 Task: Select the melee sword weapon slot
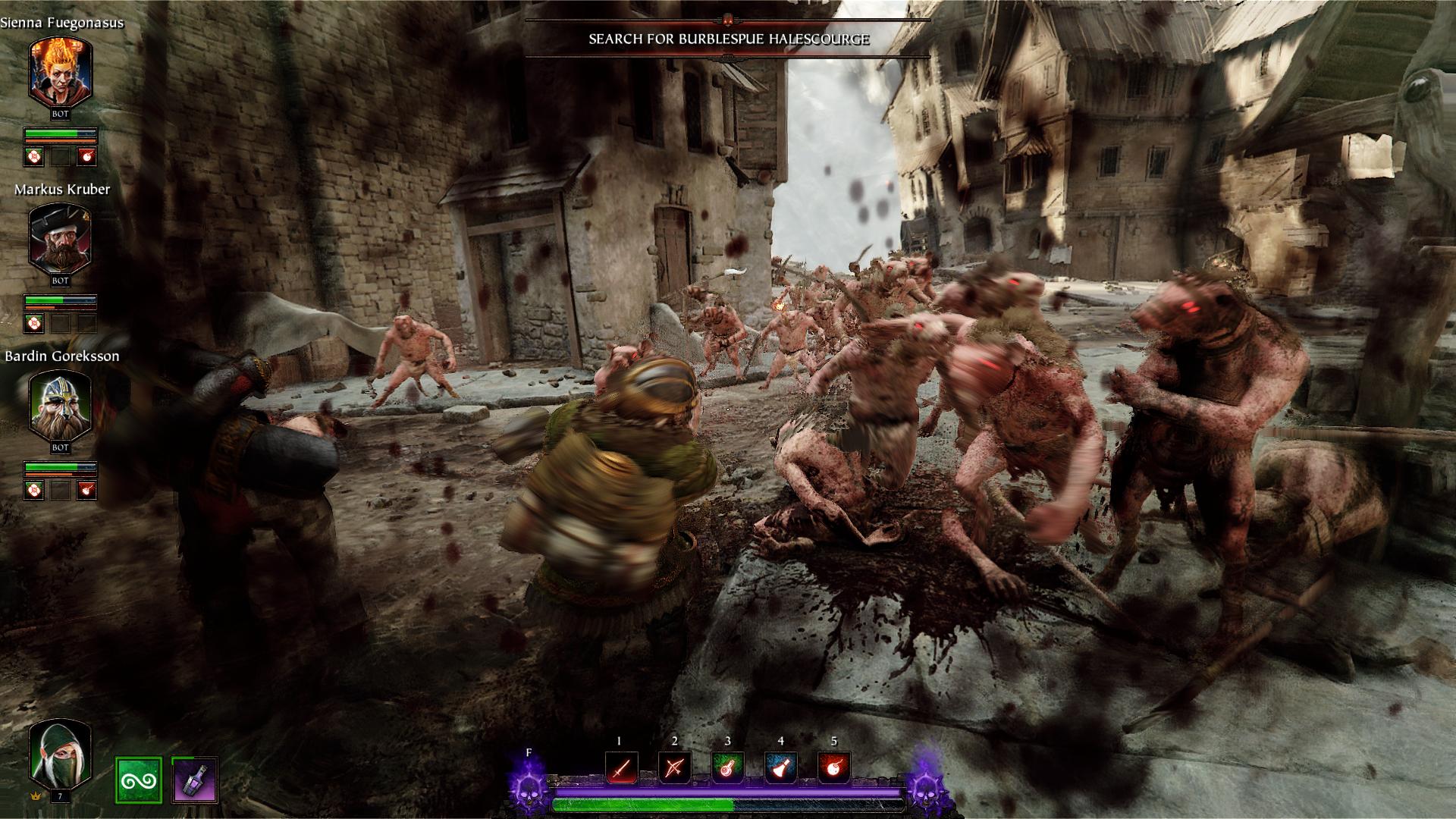[621, 768]
